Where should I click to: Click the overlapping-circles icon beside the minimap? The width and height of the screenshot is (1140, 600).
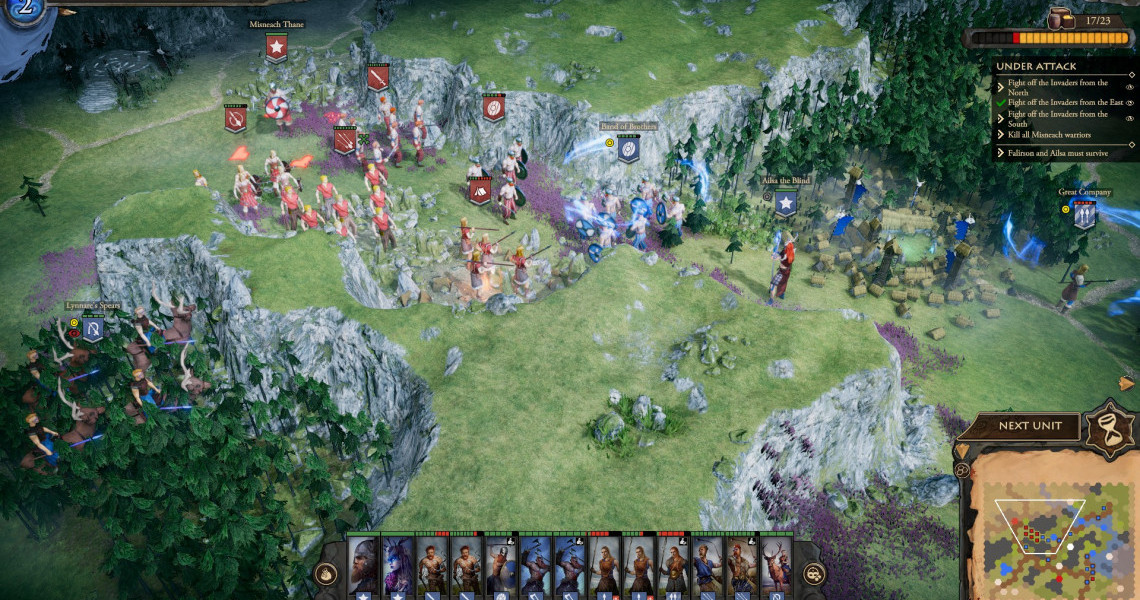click(x=962, y=470)
